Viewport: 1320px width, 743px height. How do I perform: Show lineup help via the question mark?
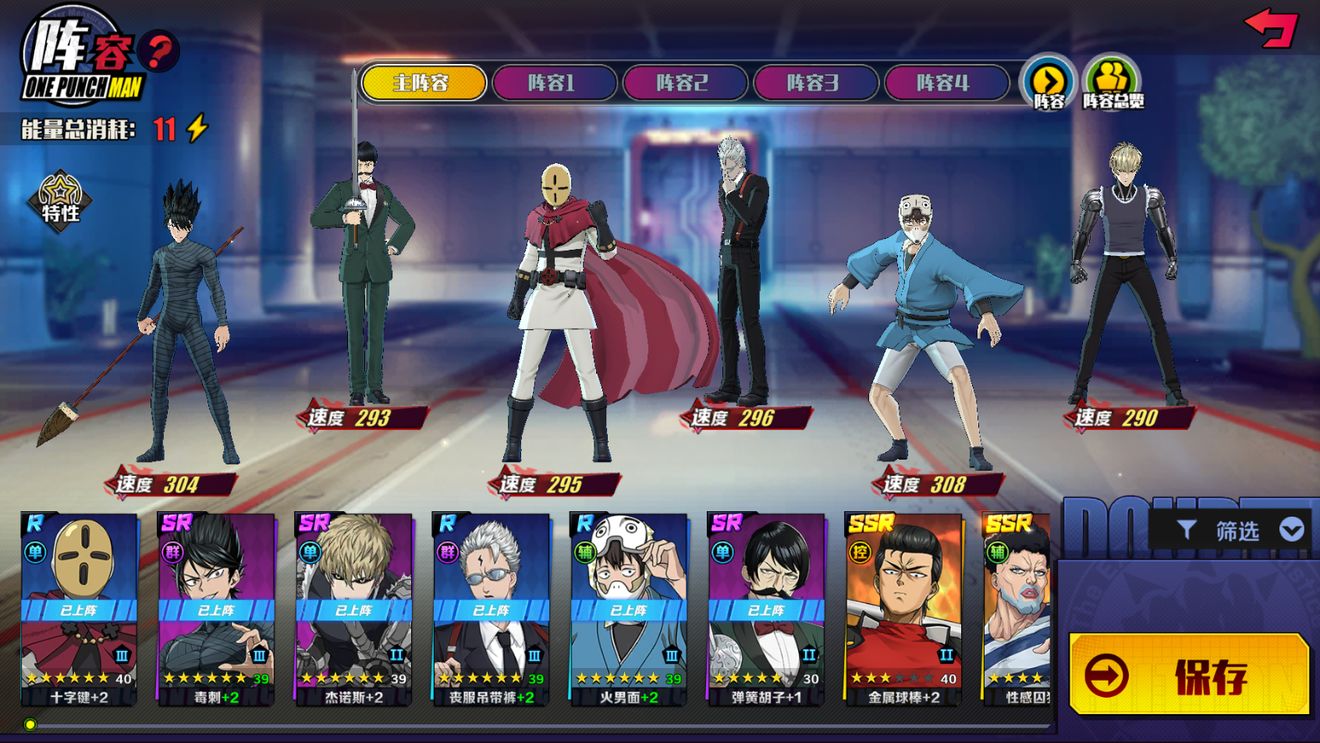point(159,50)
